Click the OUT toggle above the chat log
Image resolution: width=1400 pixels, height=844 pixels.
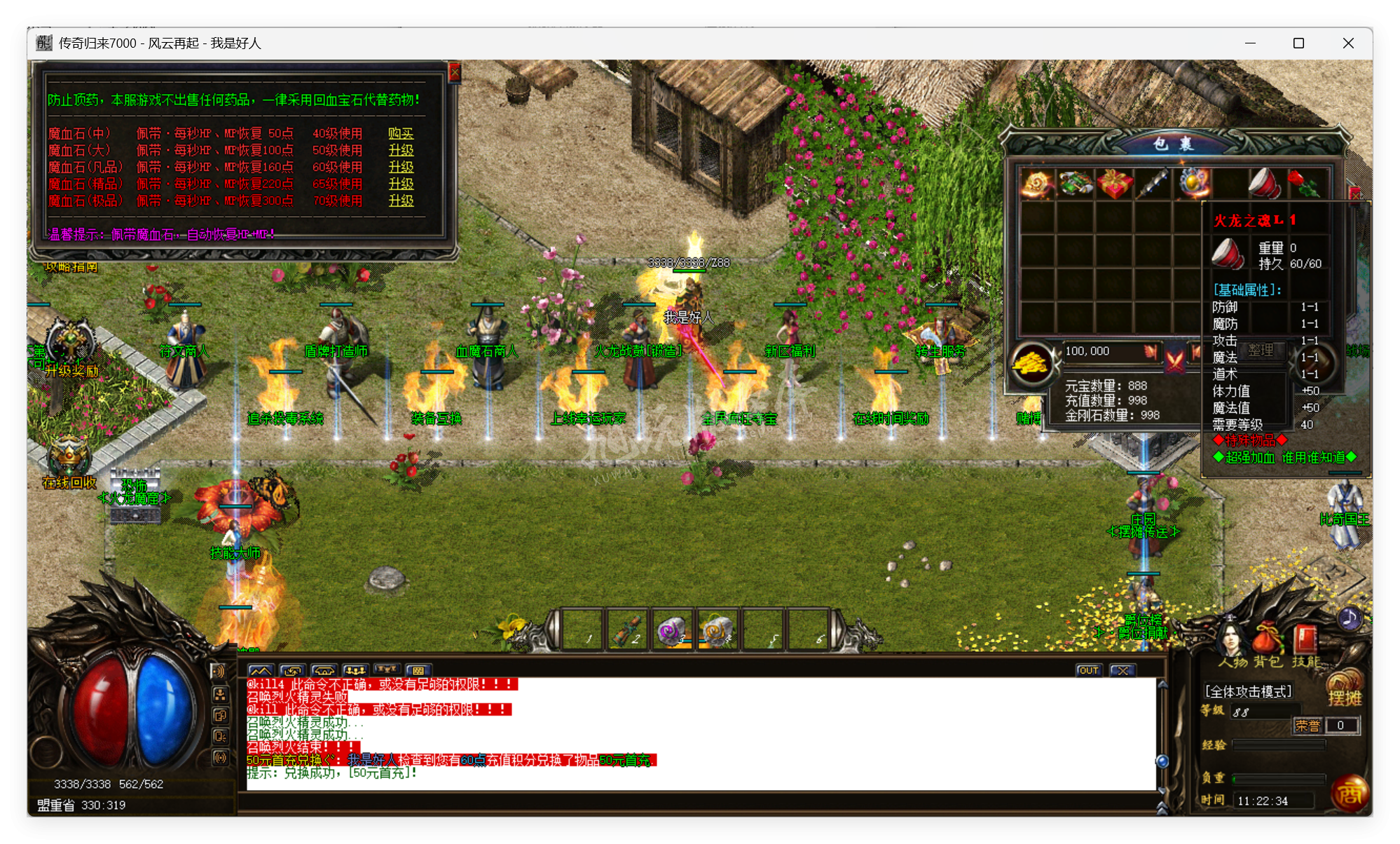coord(1088,670)
